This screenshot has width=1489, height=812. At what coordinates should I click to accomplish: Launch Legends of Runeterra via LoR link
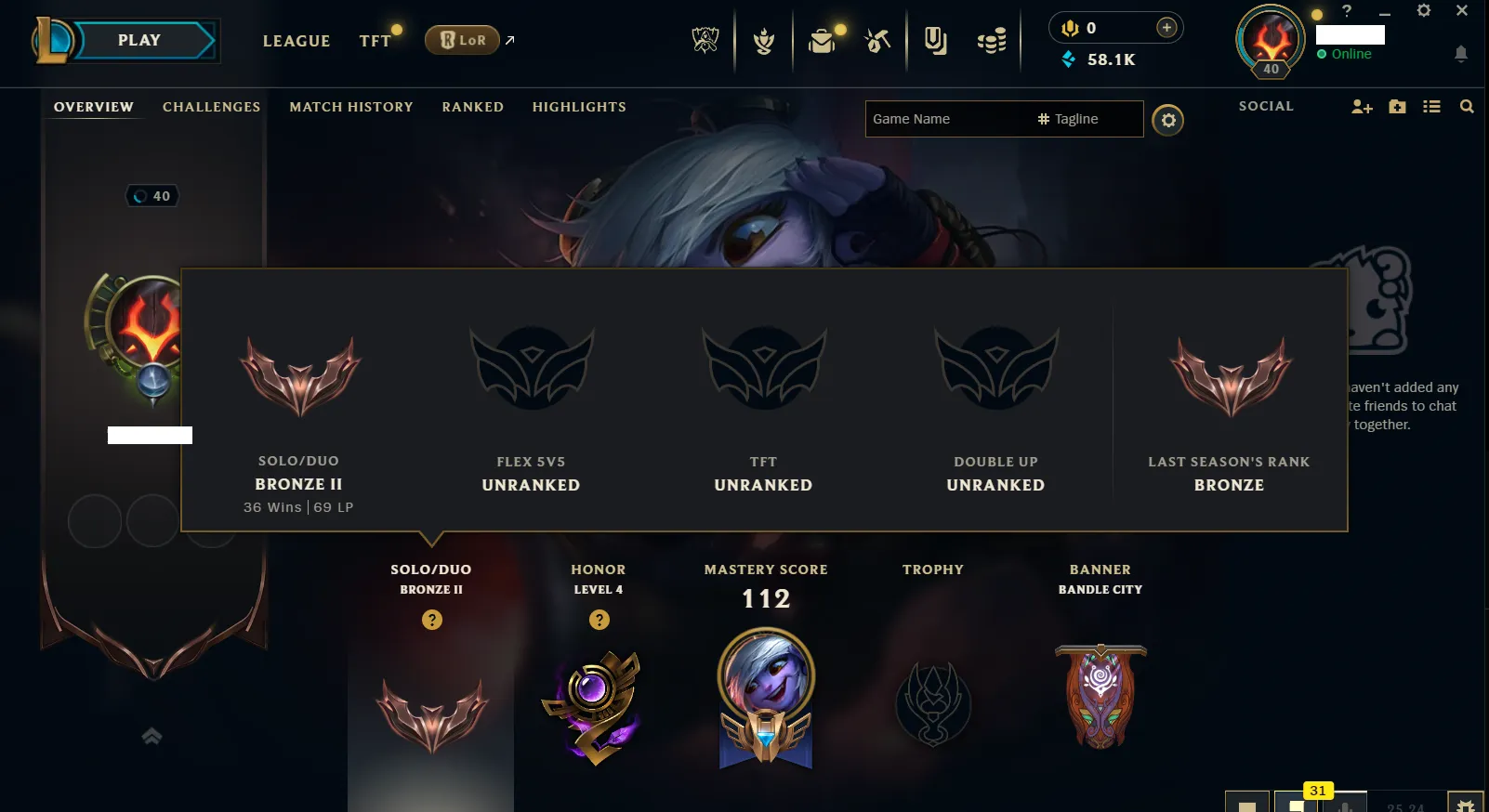pyautogui.click(x=462, y=40)
